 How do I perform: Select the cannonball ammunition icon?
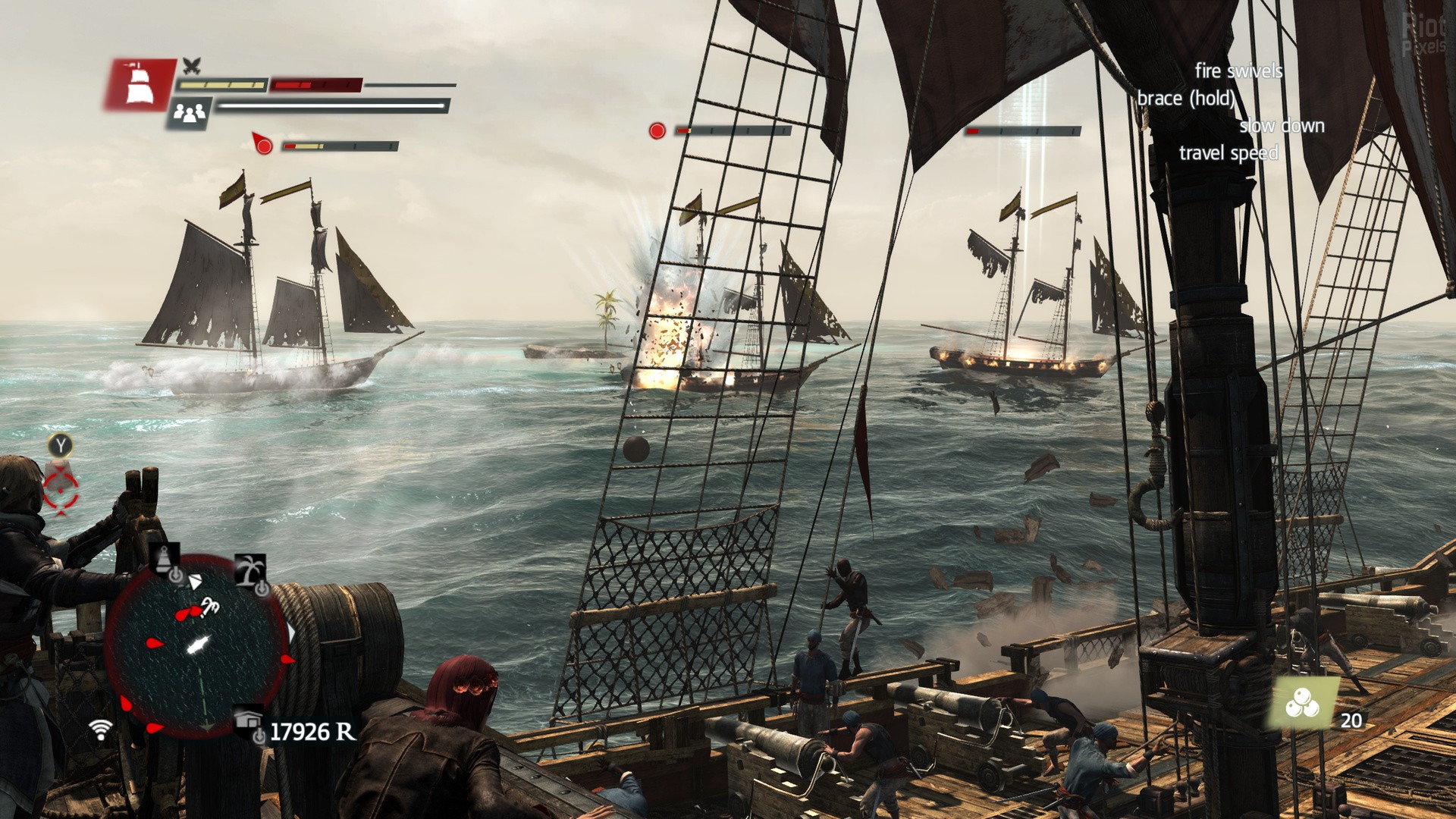pos(1302,703)
